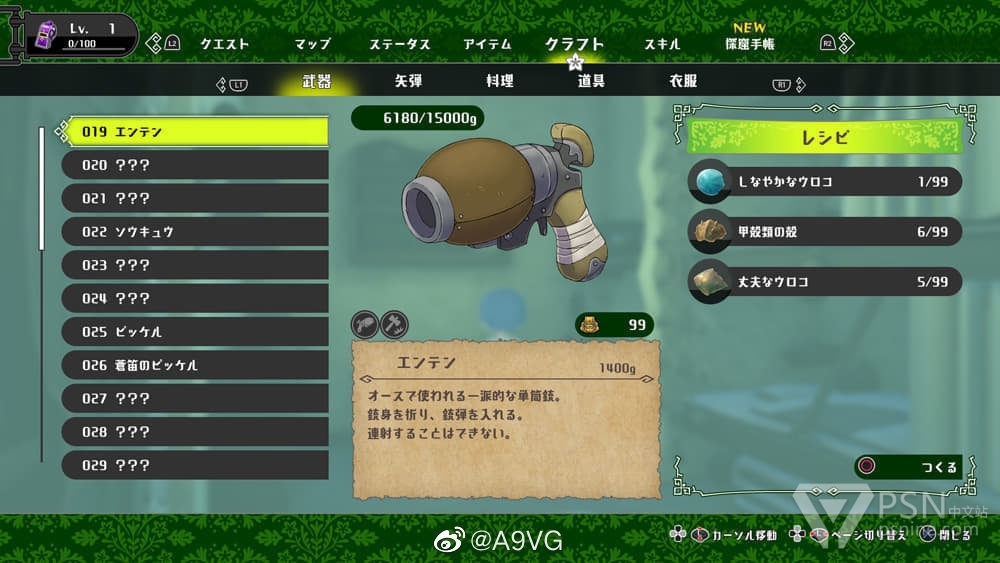Pick recipe 026 蒼笛のピッケル

(x=195, y=365)
